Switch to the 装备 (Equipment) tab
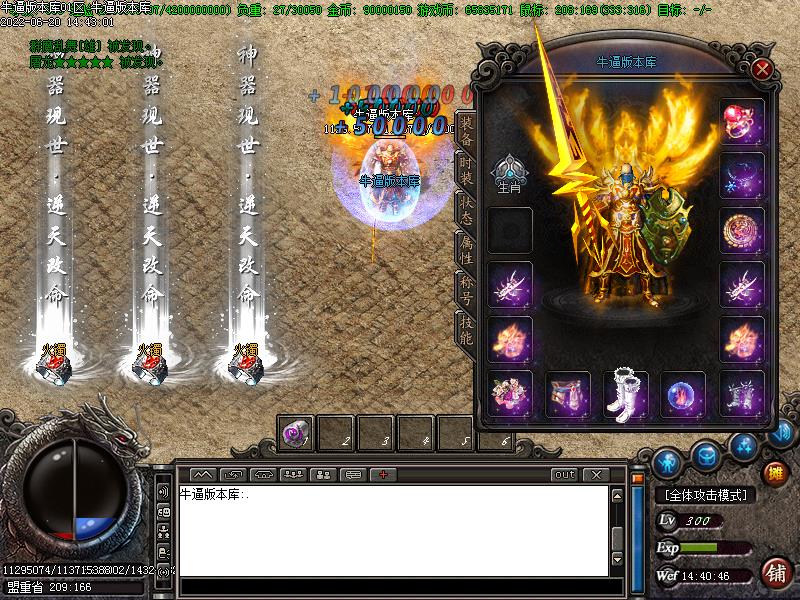Screen dimensions: 800x600 click(465, 131)
